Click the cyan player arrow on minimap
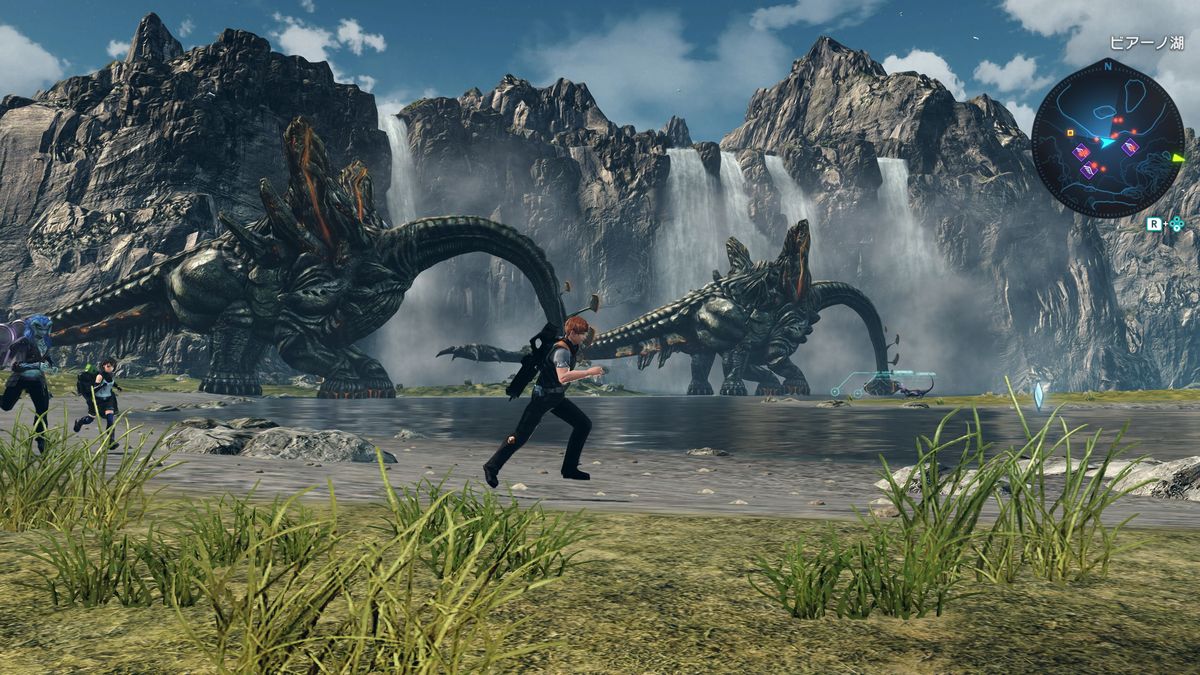This screenshot has height=675, width=1200. 1108,143
